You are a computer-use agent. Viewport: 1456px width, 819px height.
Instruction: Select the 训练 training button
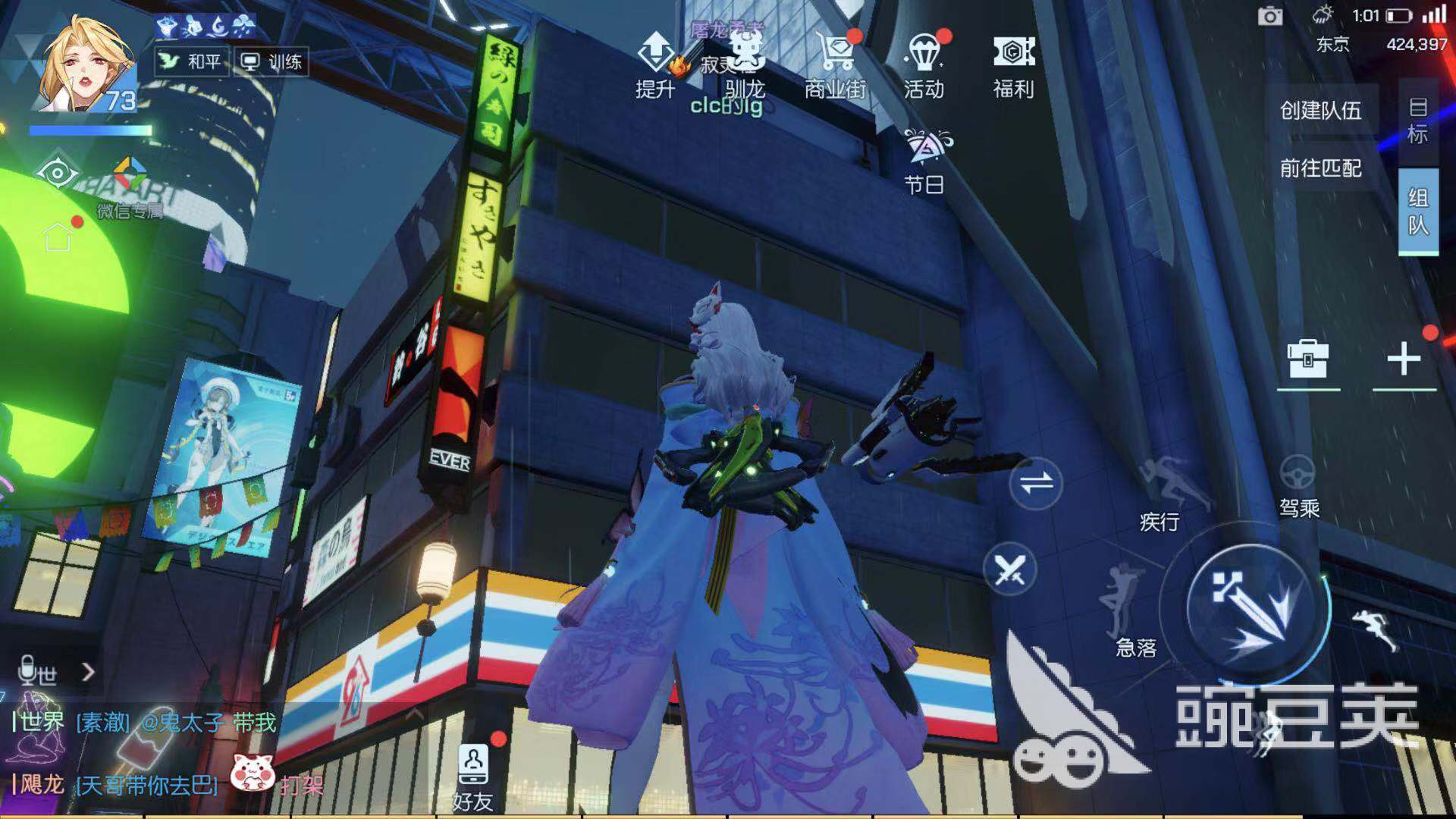(x=271, y=61)
